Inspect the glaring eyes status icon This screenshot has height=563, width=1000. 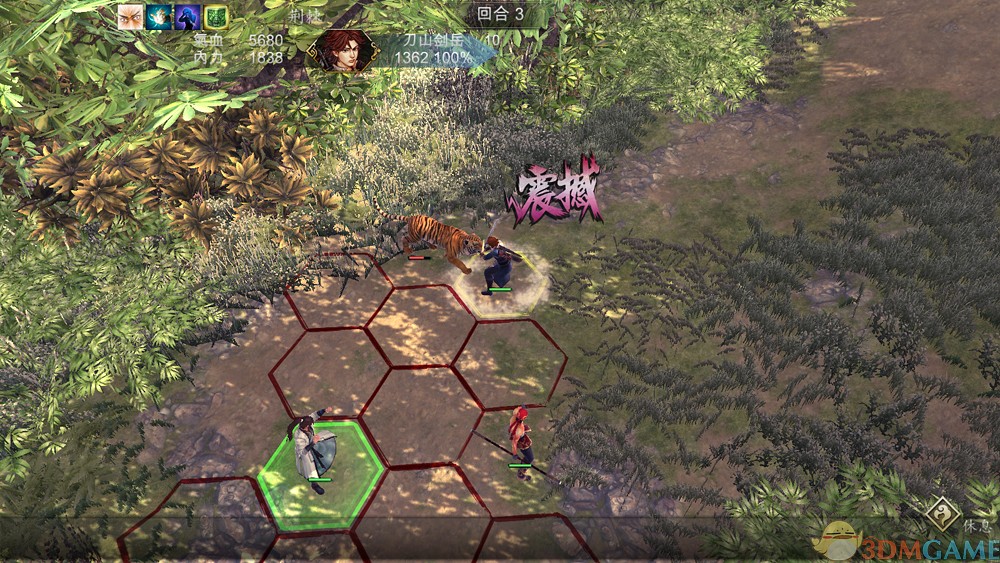click(x=129, y=16)
